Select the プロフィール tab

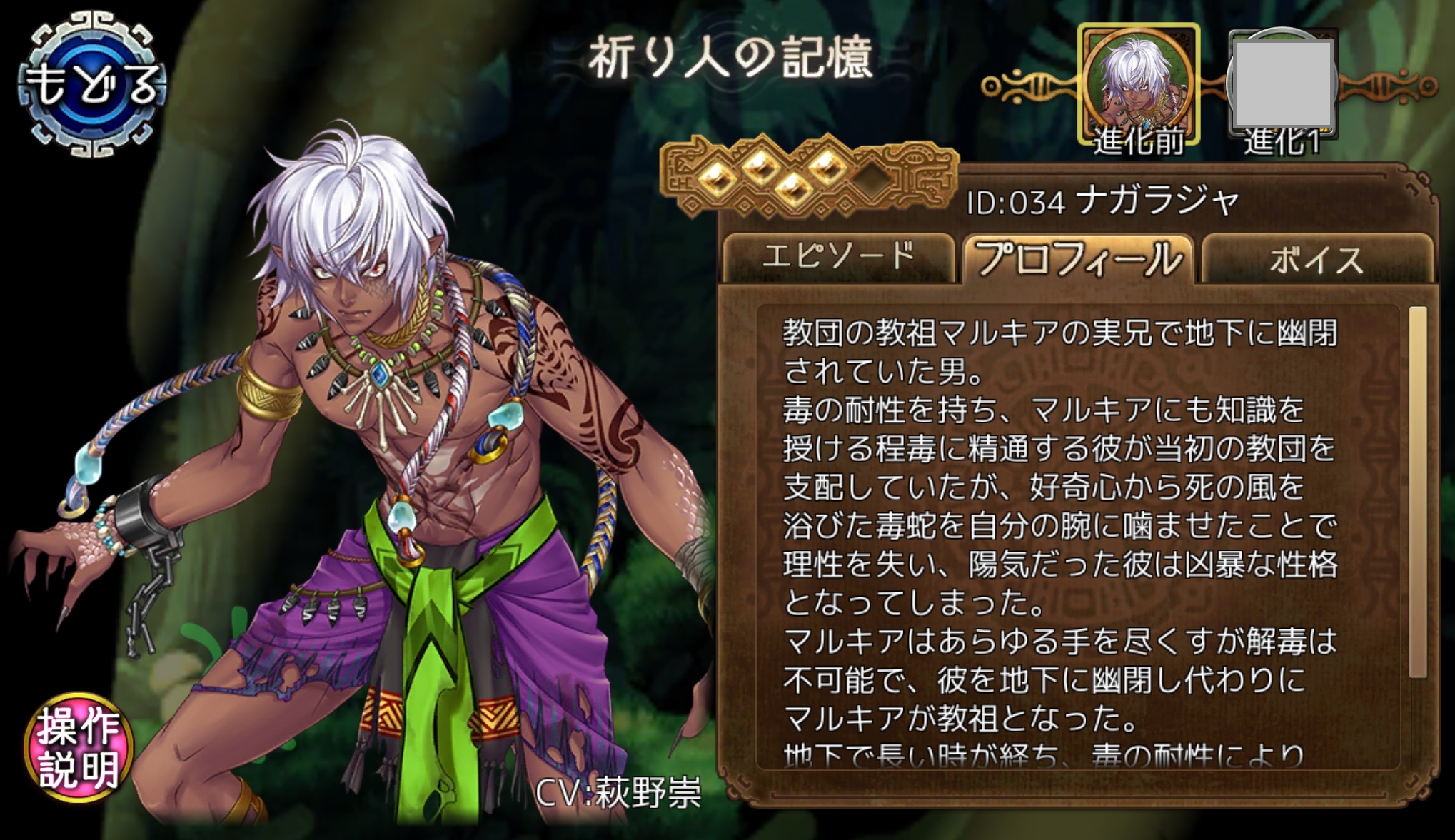pyautogui.click(x=1078, y=258)
